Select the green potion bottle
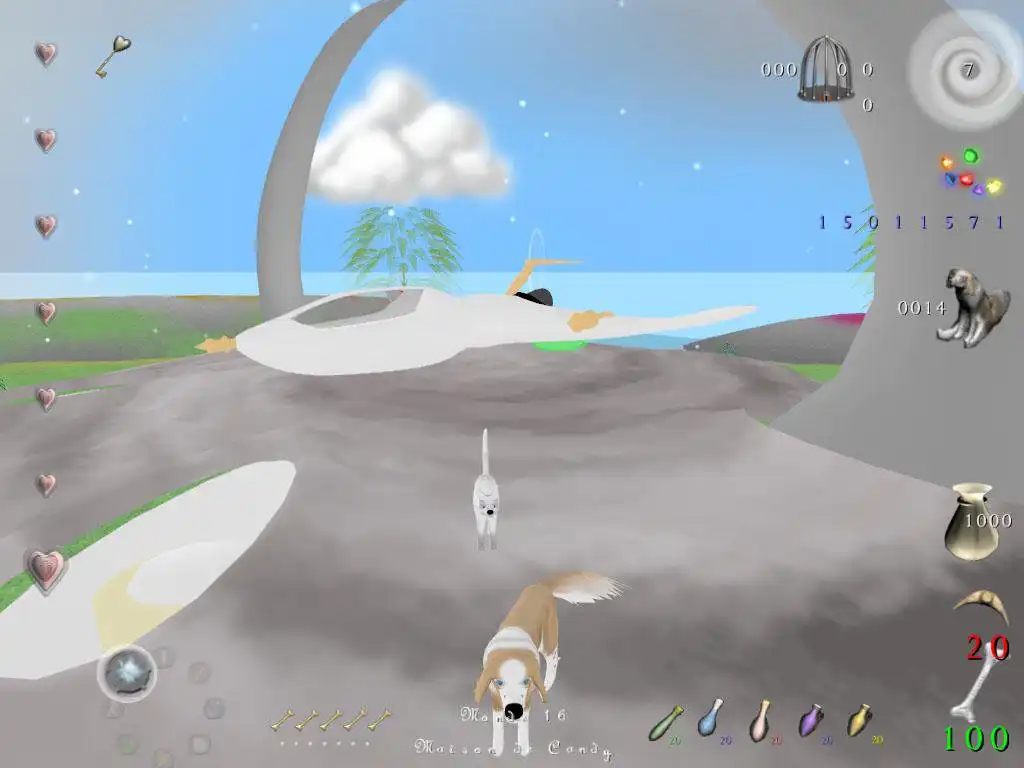Viewport: 1024px width, 768px height. pyautogui.click(x=666, y=722)
